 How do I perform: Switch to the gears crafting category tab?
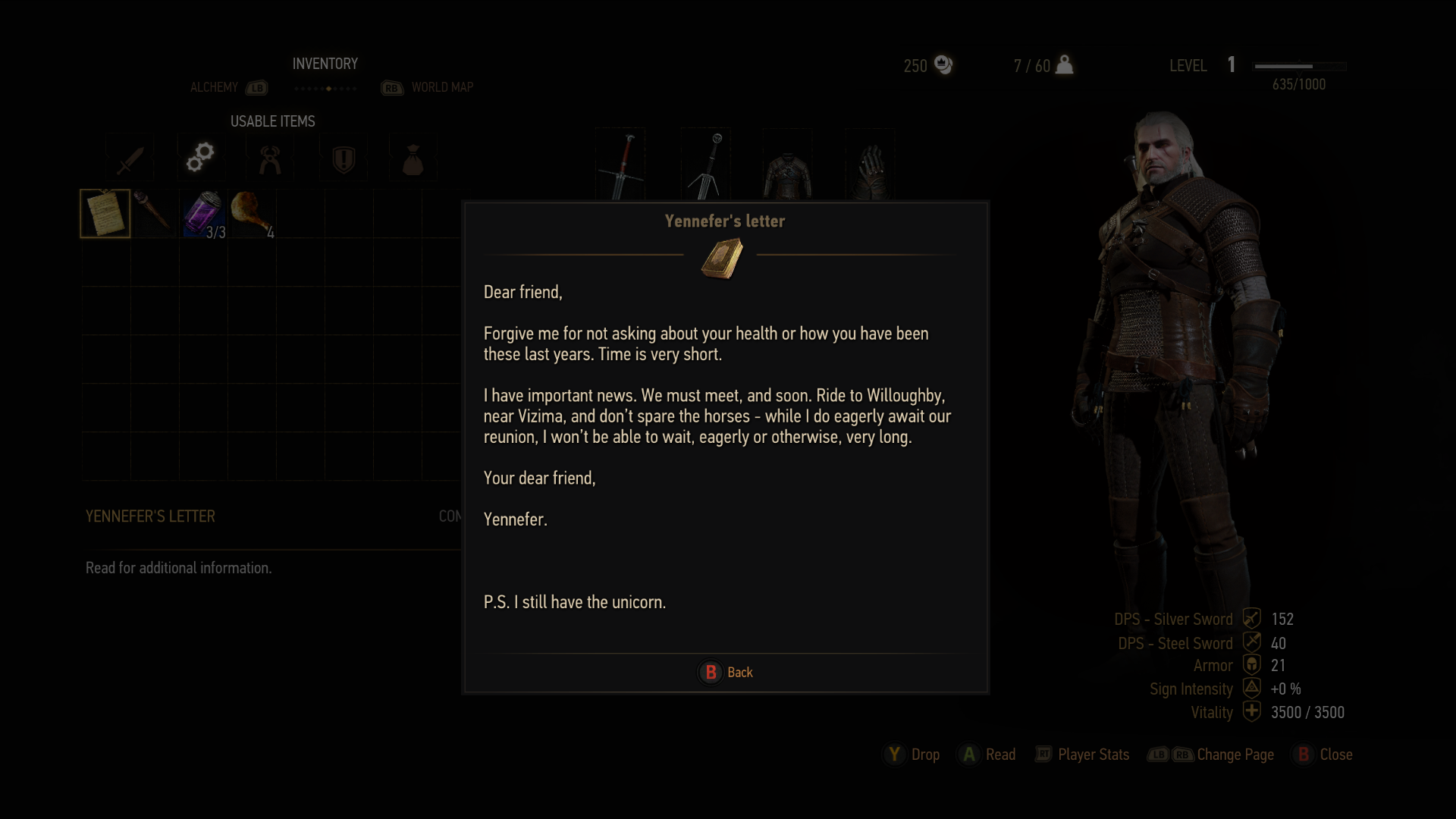coord(200,158)
